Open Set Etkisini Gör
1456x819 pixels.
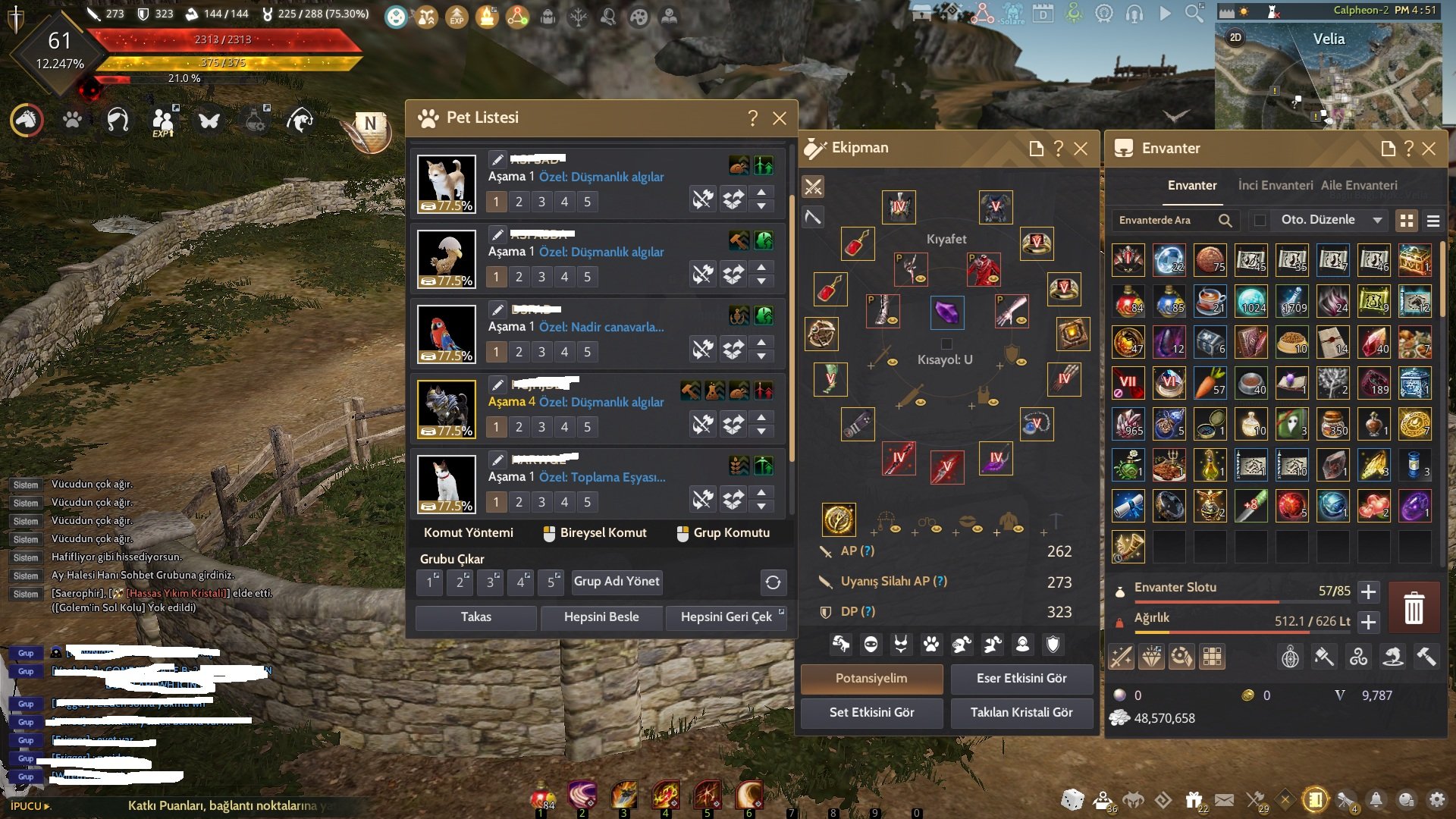point(871,713)
